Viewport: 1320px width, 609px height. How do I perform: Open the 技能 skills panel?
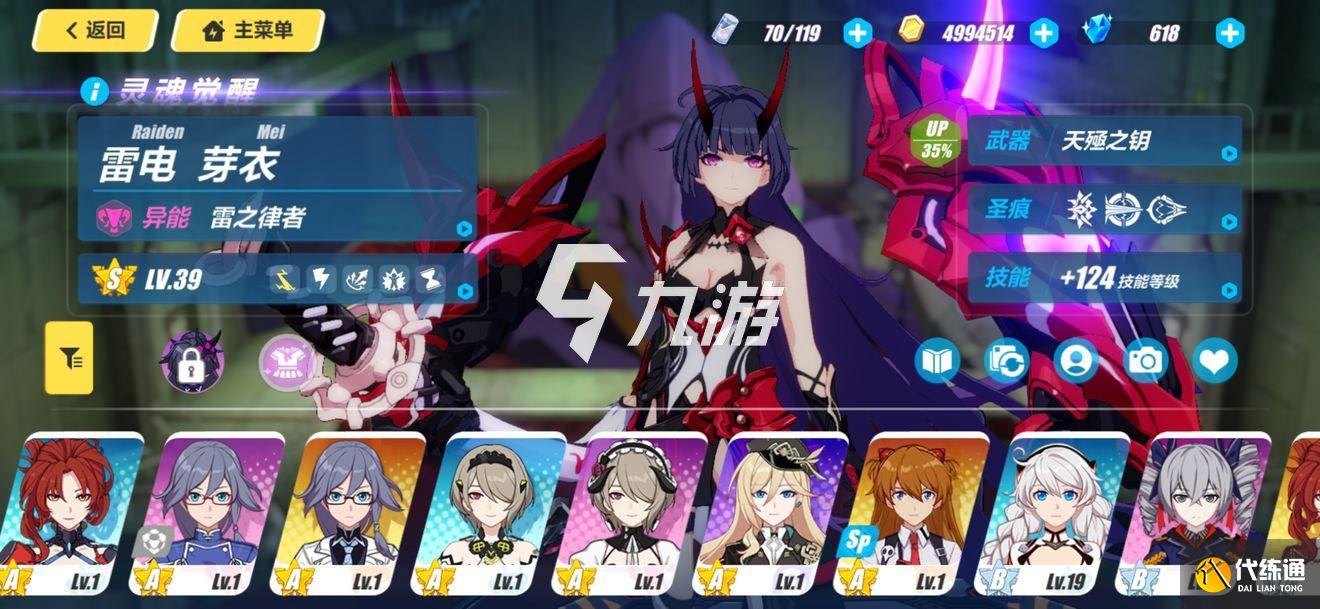(x=1104, y=278)
